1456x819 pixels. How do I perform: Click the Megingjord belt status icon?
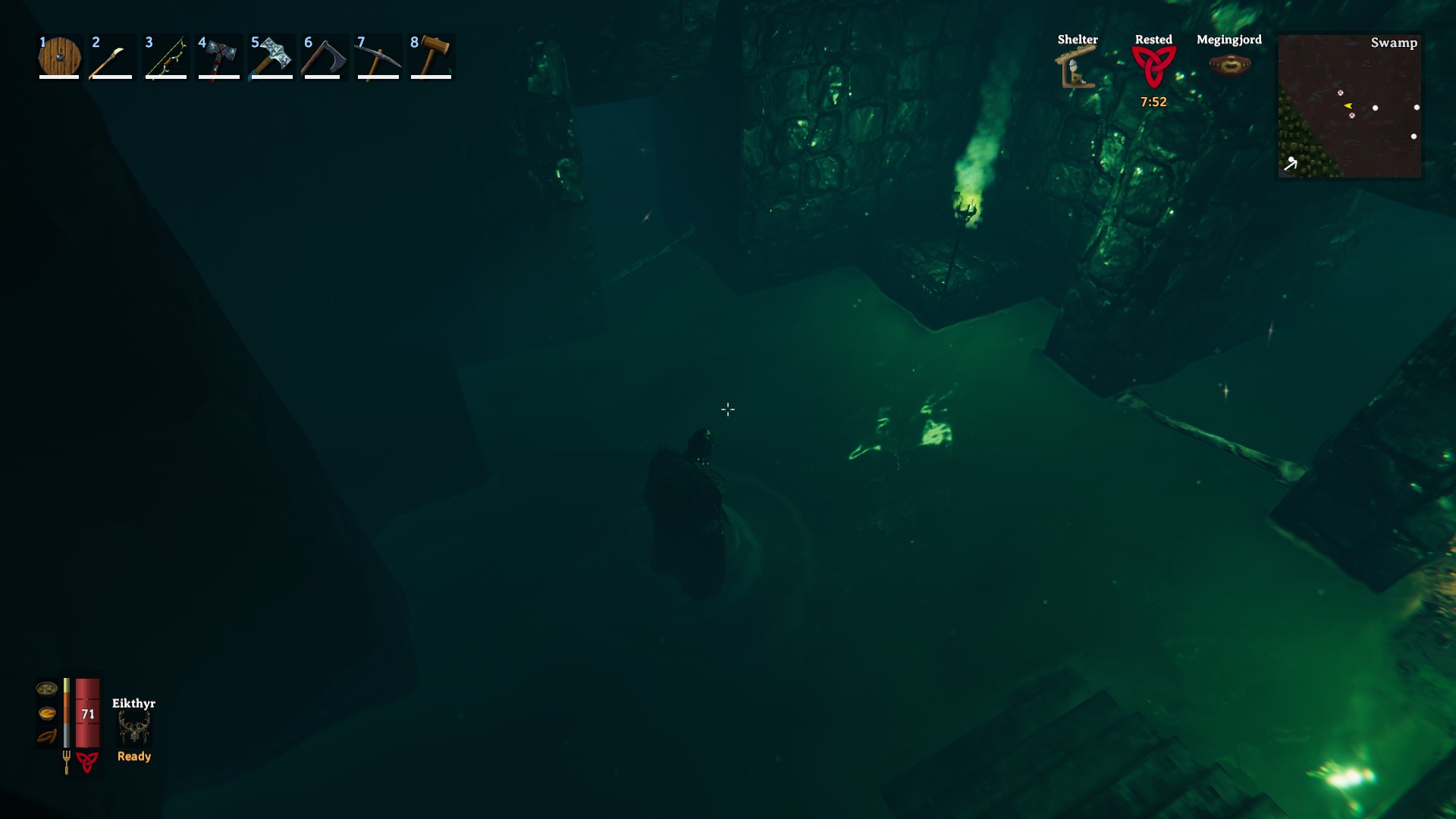point(1230,62)
